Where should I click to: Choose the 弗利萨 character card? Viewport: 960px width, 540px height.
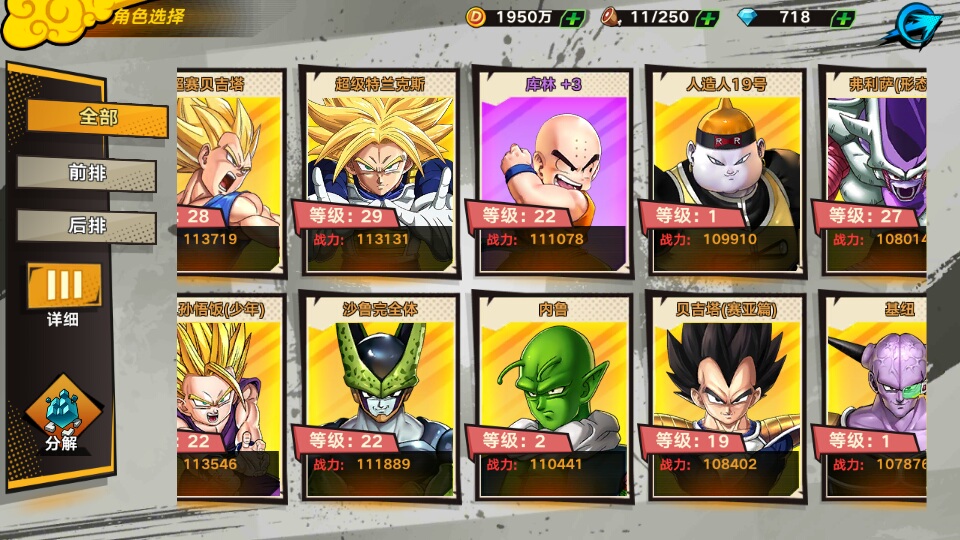coord(875,172)
